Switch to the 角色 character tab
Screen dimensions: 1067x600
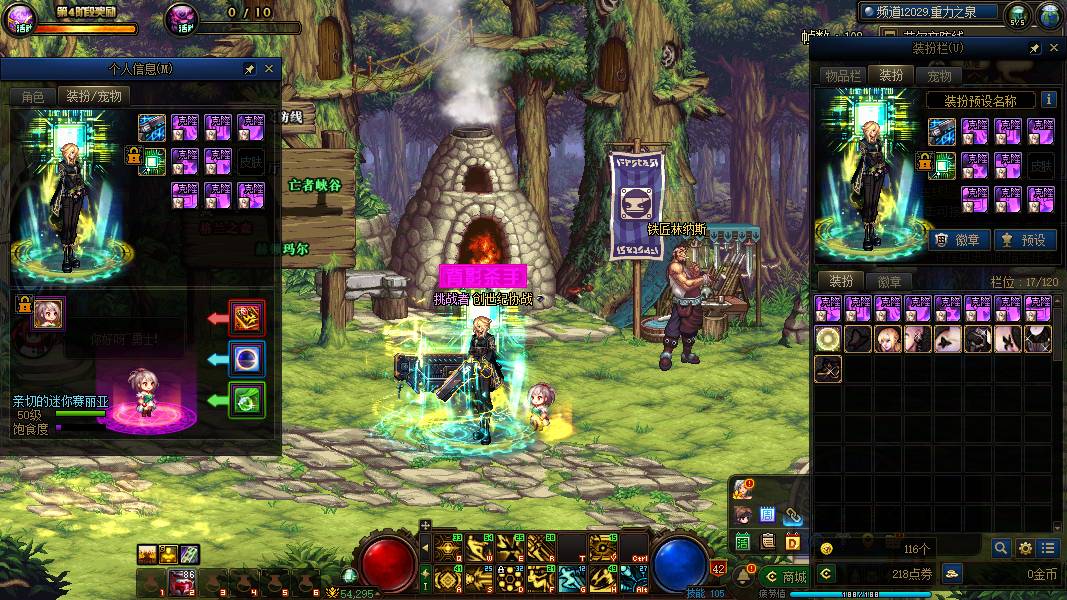pos(32,96)
